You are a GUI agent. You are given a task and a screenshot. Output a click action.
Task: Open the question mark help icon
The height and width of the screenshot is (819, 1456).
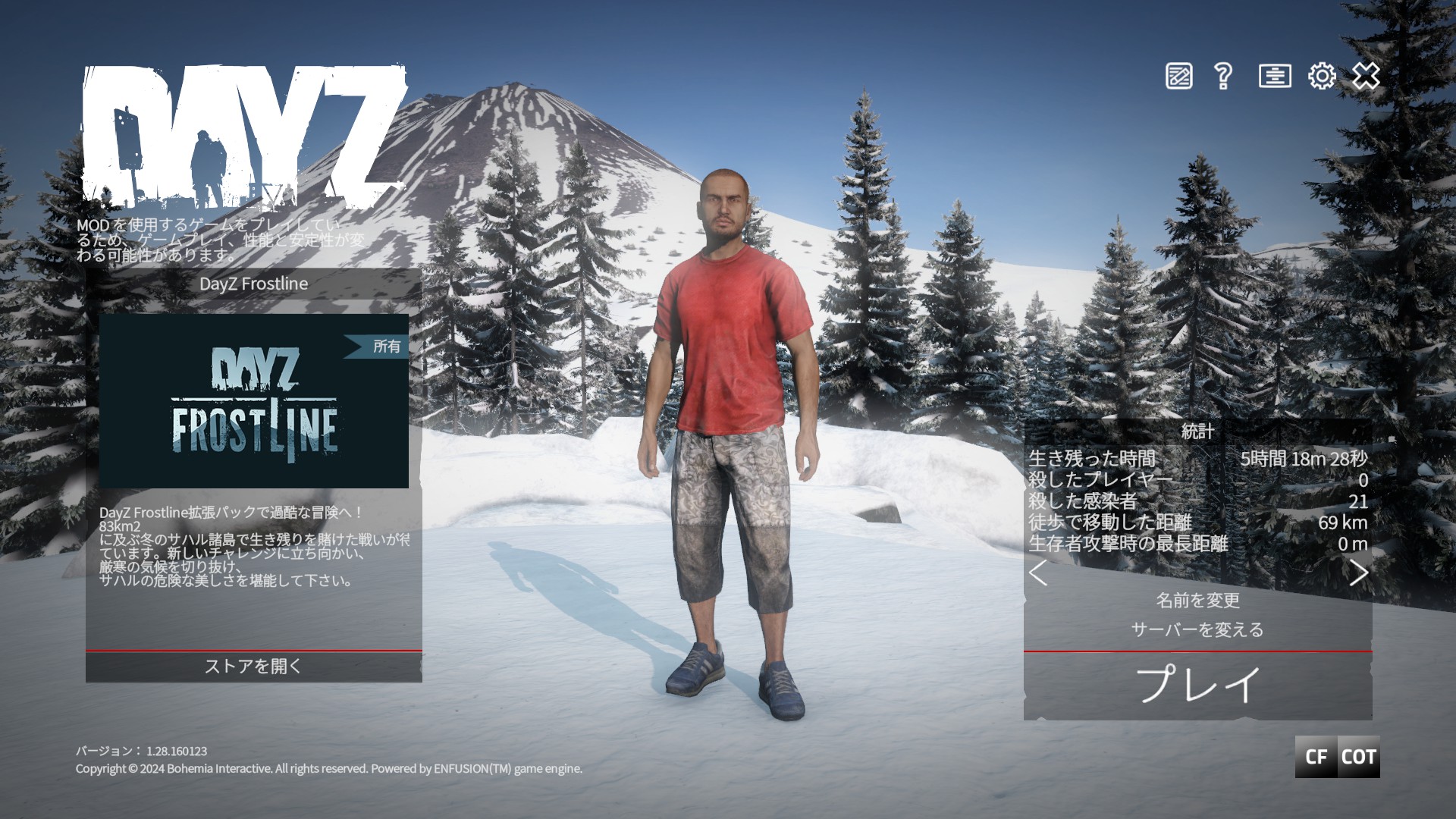coord(1222,76)
